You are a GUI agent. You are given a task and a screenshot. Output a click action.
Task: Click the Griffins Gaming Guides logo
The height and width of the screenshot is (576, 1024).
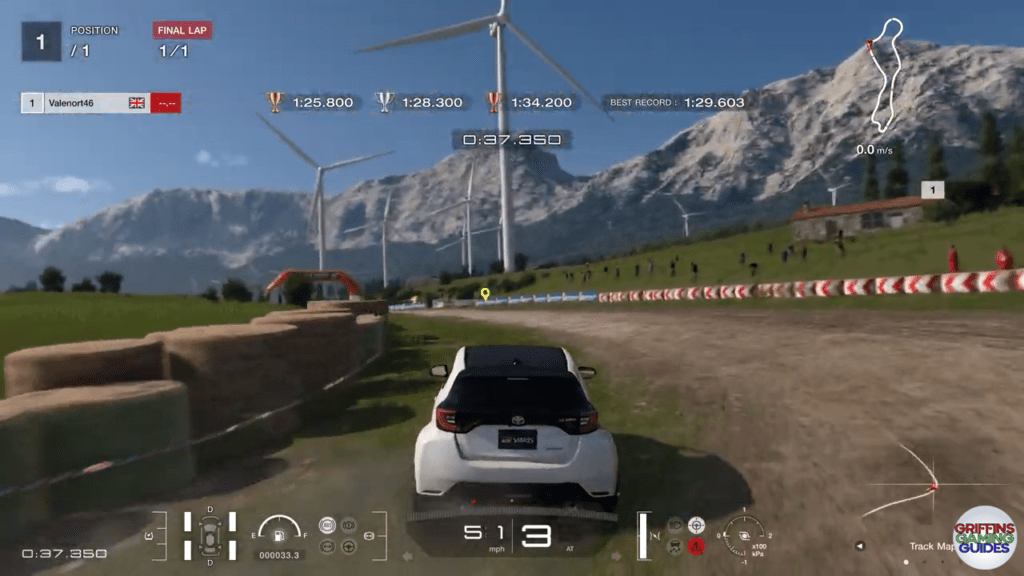pos(983,538)
